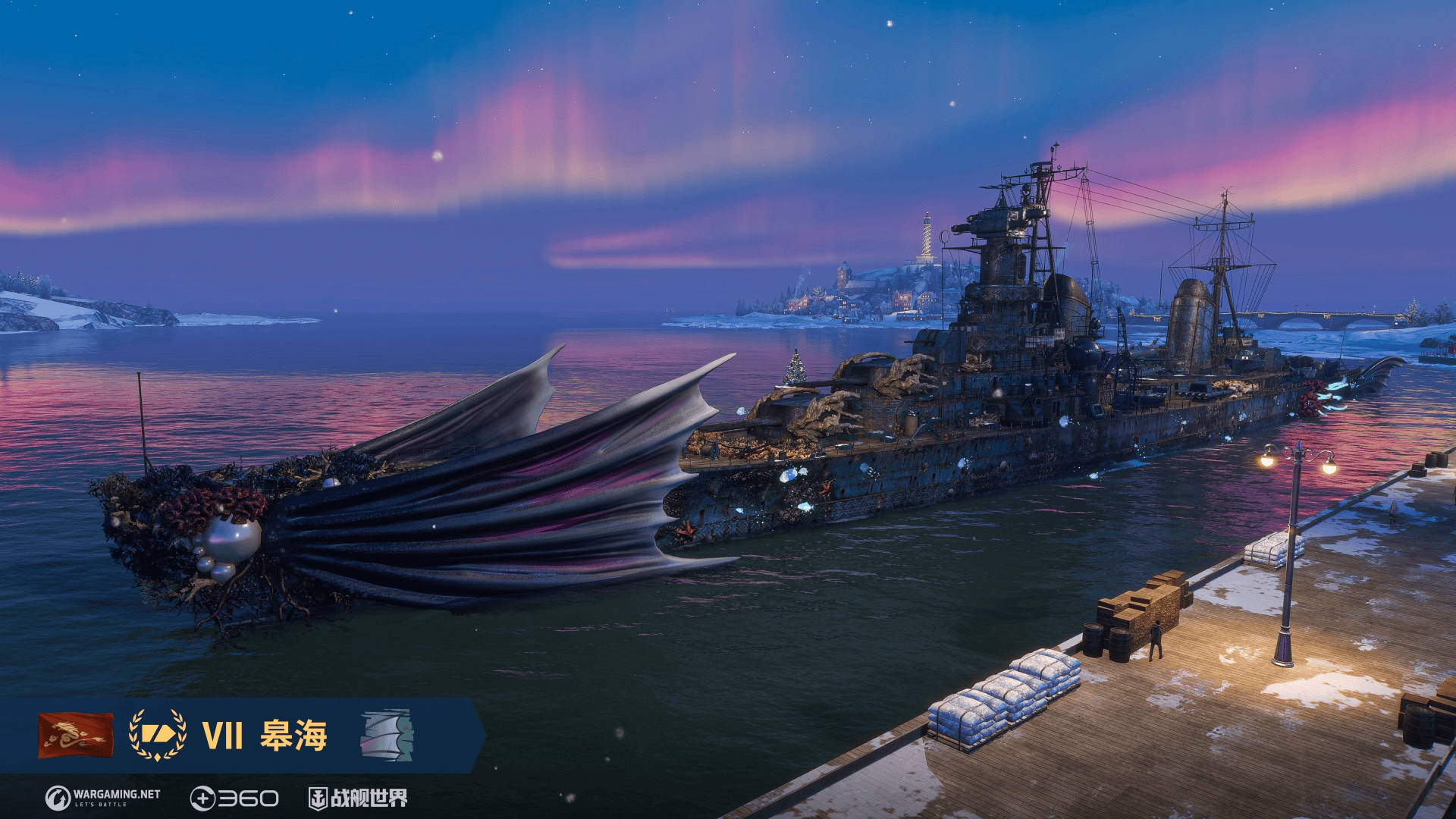Select the gold laurel ship class emblem

click(158, 735)
